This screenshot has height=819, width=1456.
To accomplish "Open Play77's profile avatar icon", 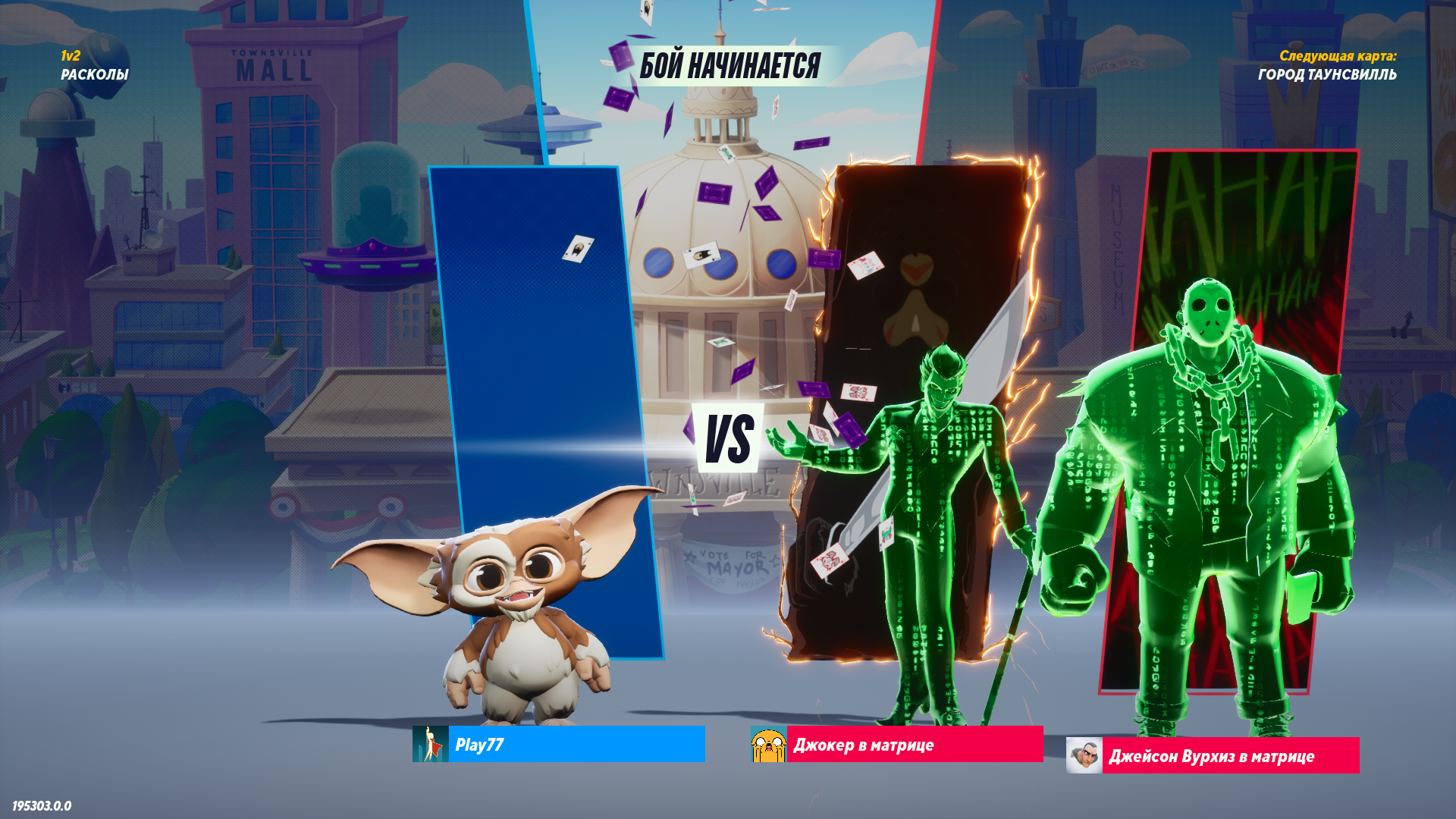I will point(431,744).
